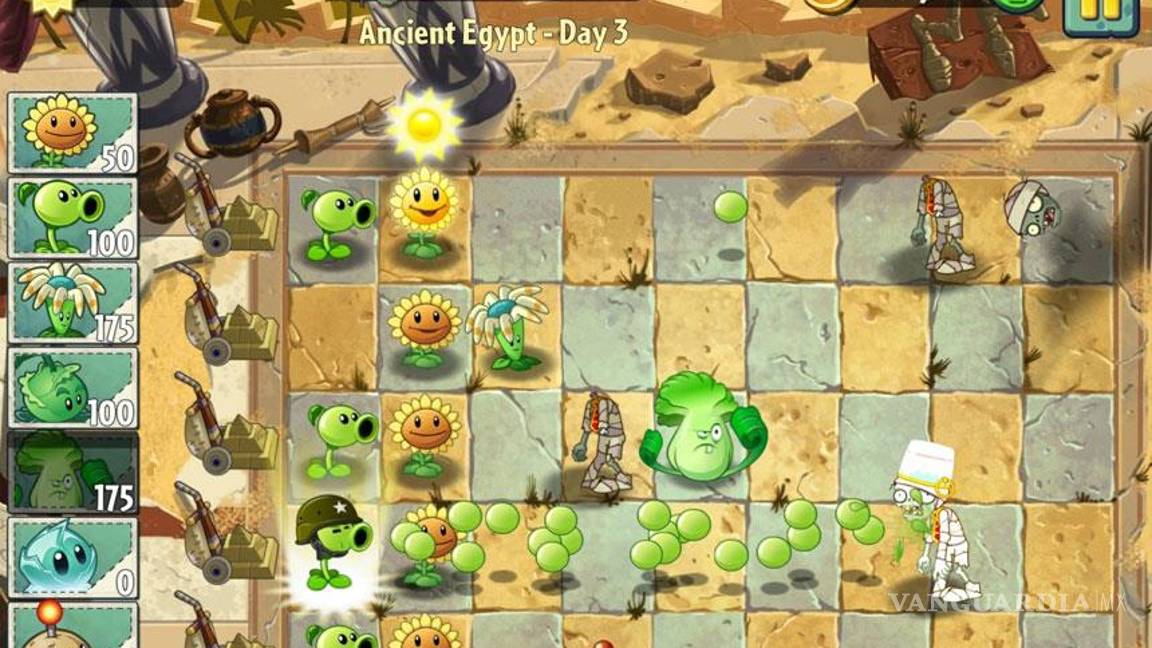Pause the game with the pause button
The height and width of the screenshot is (648, 1152).
[1100, 12]
